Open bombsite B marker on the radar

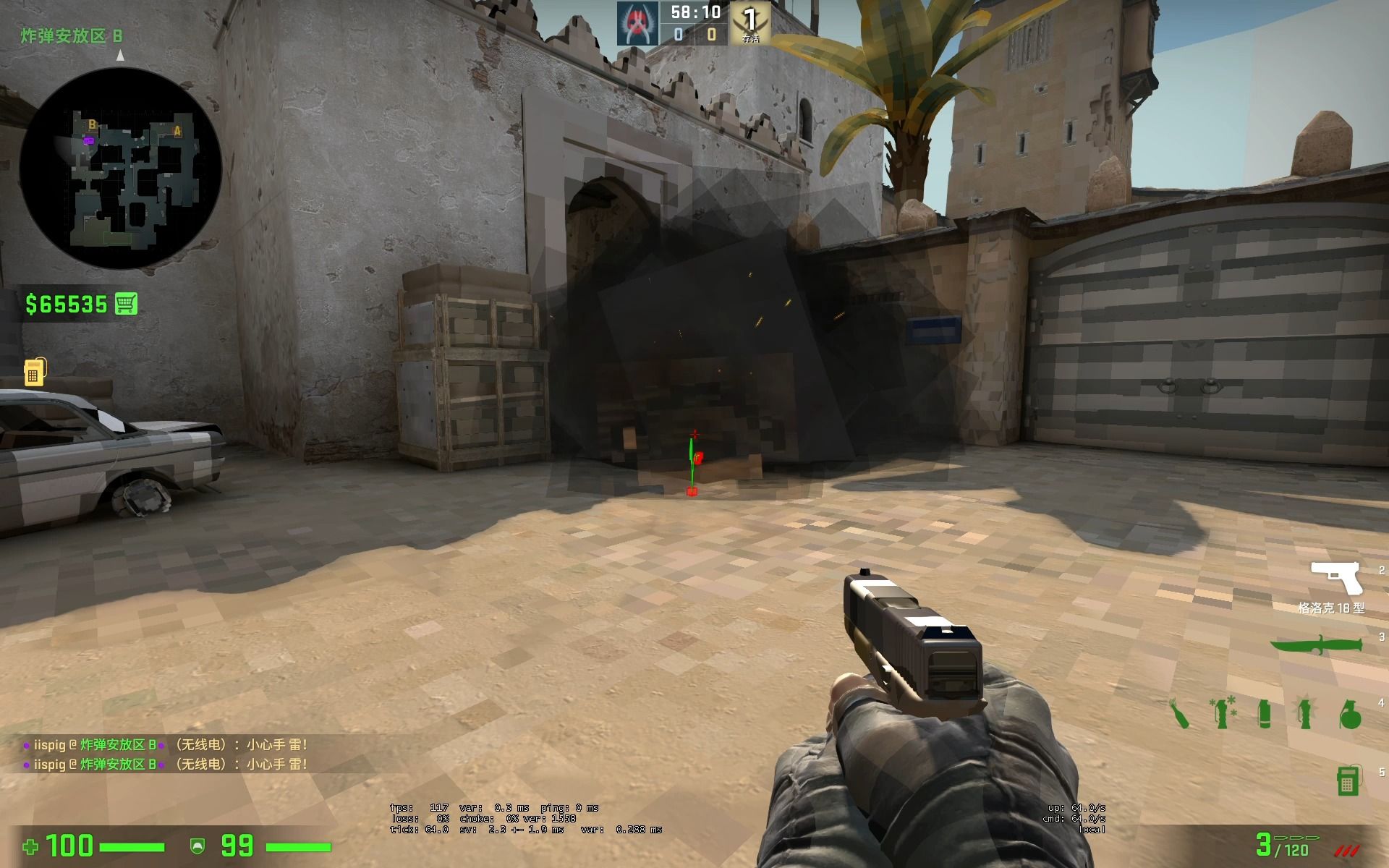coord(91,124)
